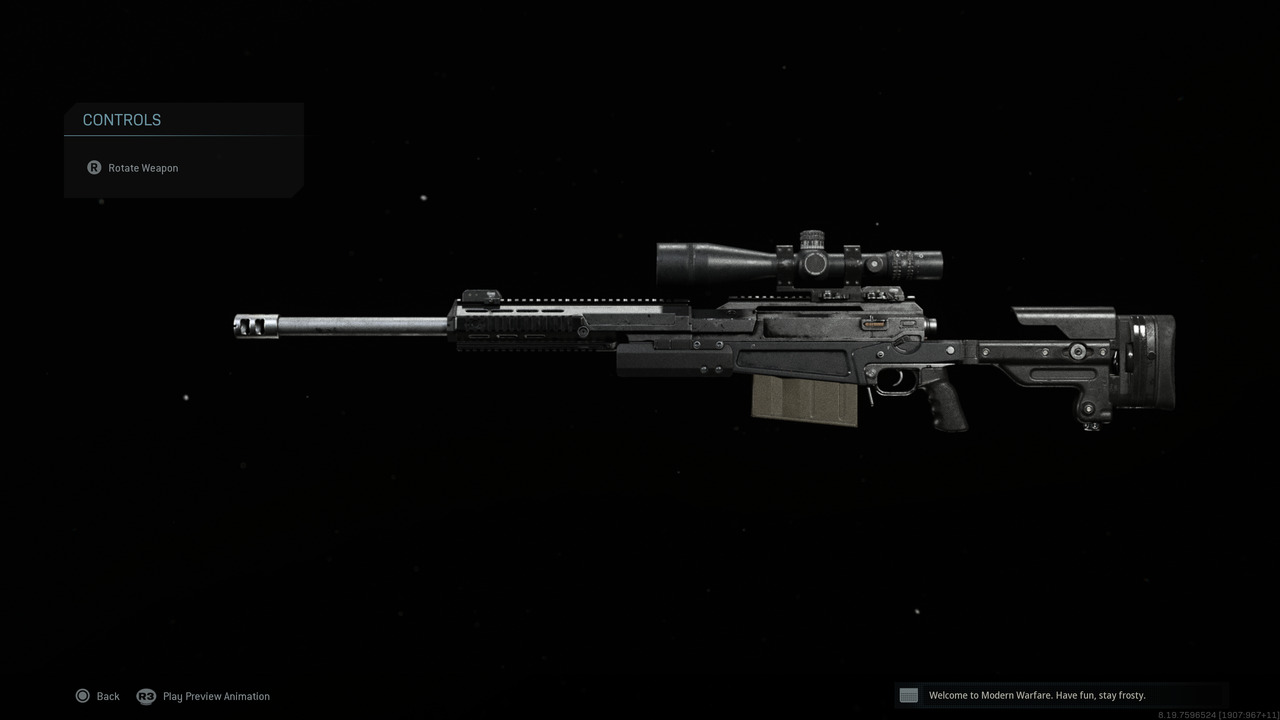
Task: Click the keyboard icon in the welcome message bar
Action: coord(908,695)
